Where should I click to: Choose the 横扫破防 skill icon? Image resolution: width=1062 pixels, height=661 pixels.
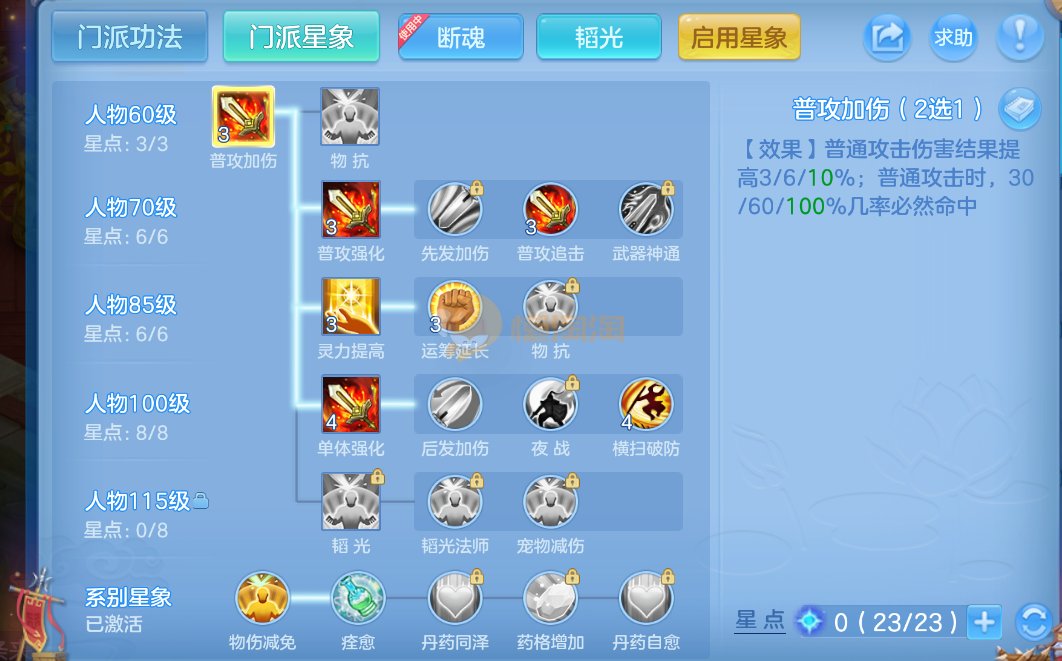coord(646,404)
